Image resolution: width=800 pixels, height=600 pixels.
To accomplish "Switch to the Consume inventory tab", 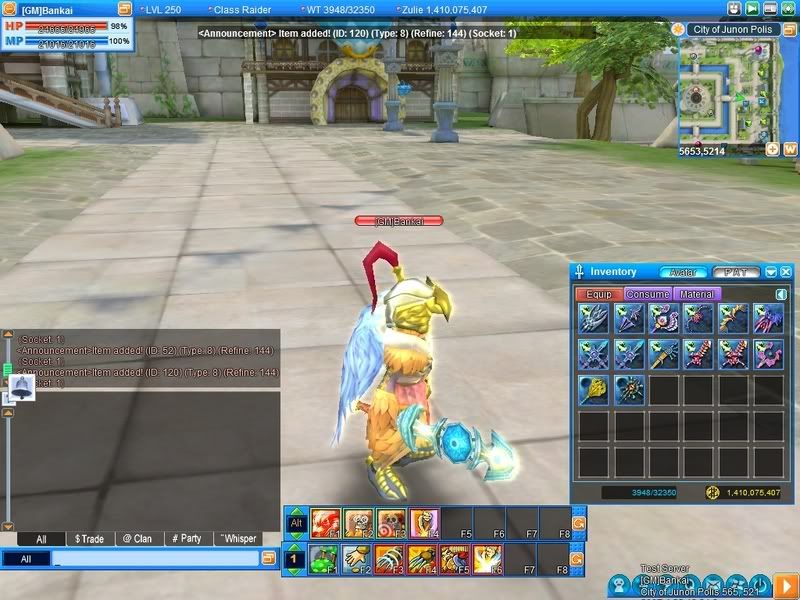I will 647,294.
